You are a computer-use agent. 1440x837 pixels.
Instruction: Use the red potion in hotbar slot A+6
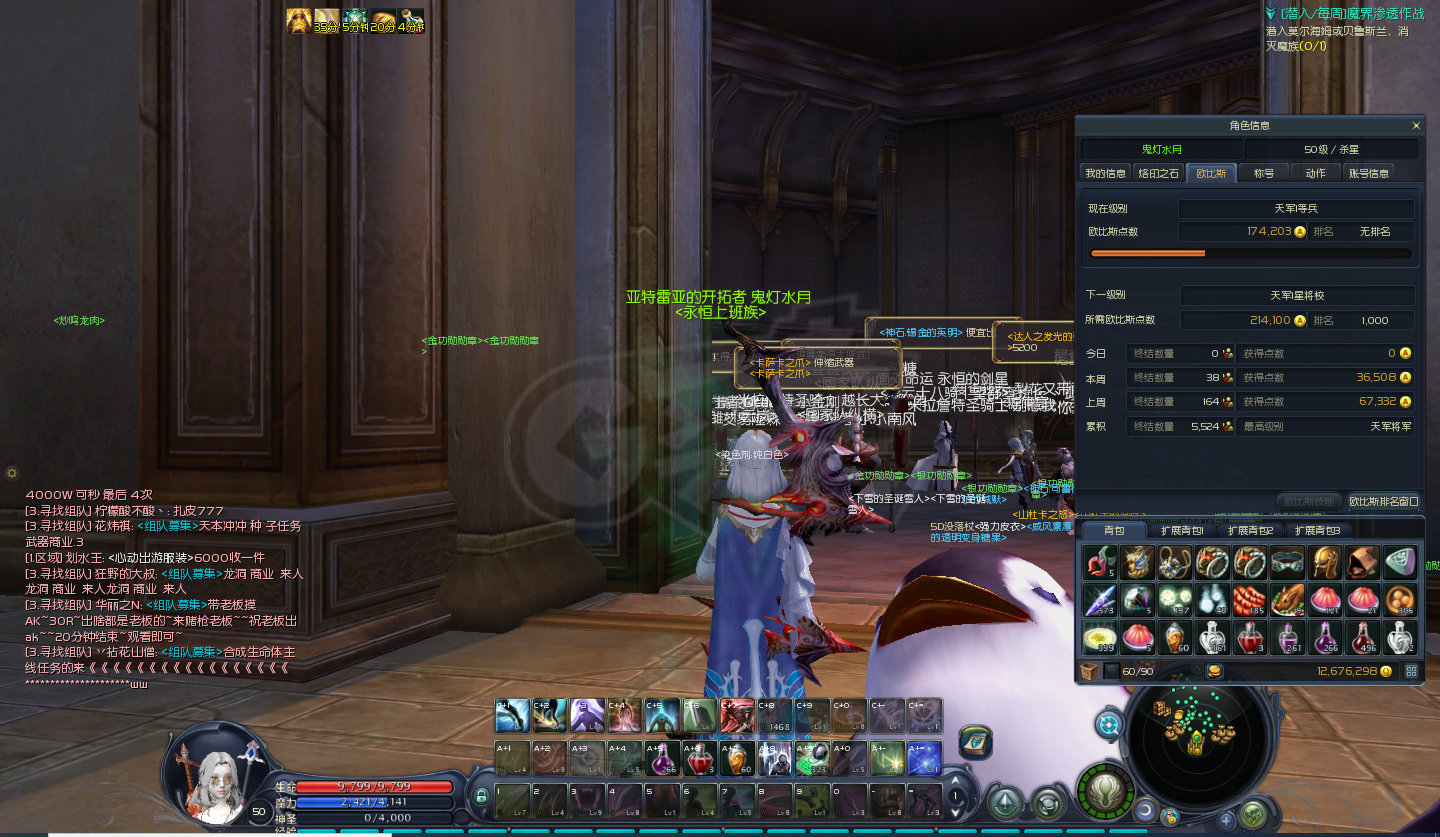[x=697, y=759]
